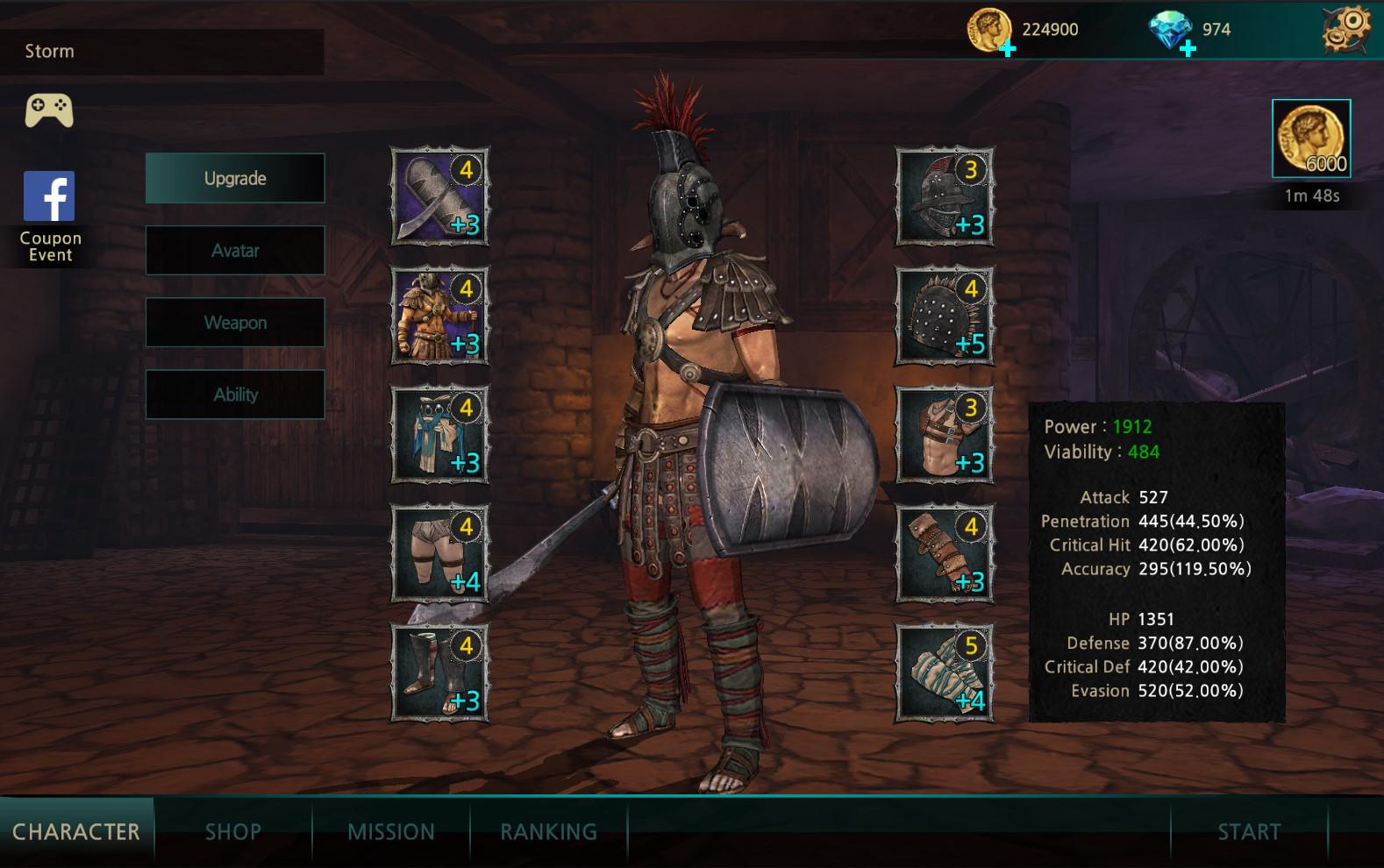Screen dimensions: 1384x868
Task: Choose the Weapon menu option
Action: coord(235,323)
